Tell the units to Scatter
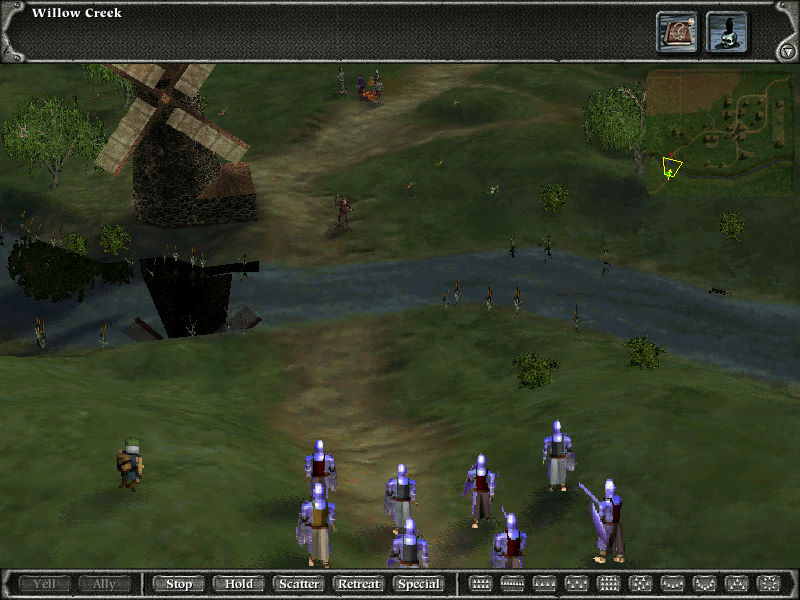 (x=299, y=583)
